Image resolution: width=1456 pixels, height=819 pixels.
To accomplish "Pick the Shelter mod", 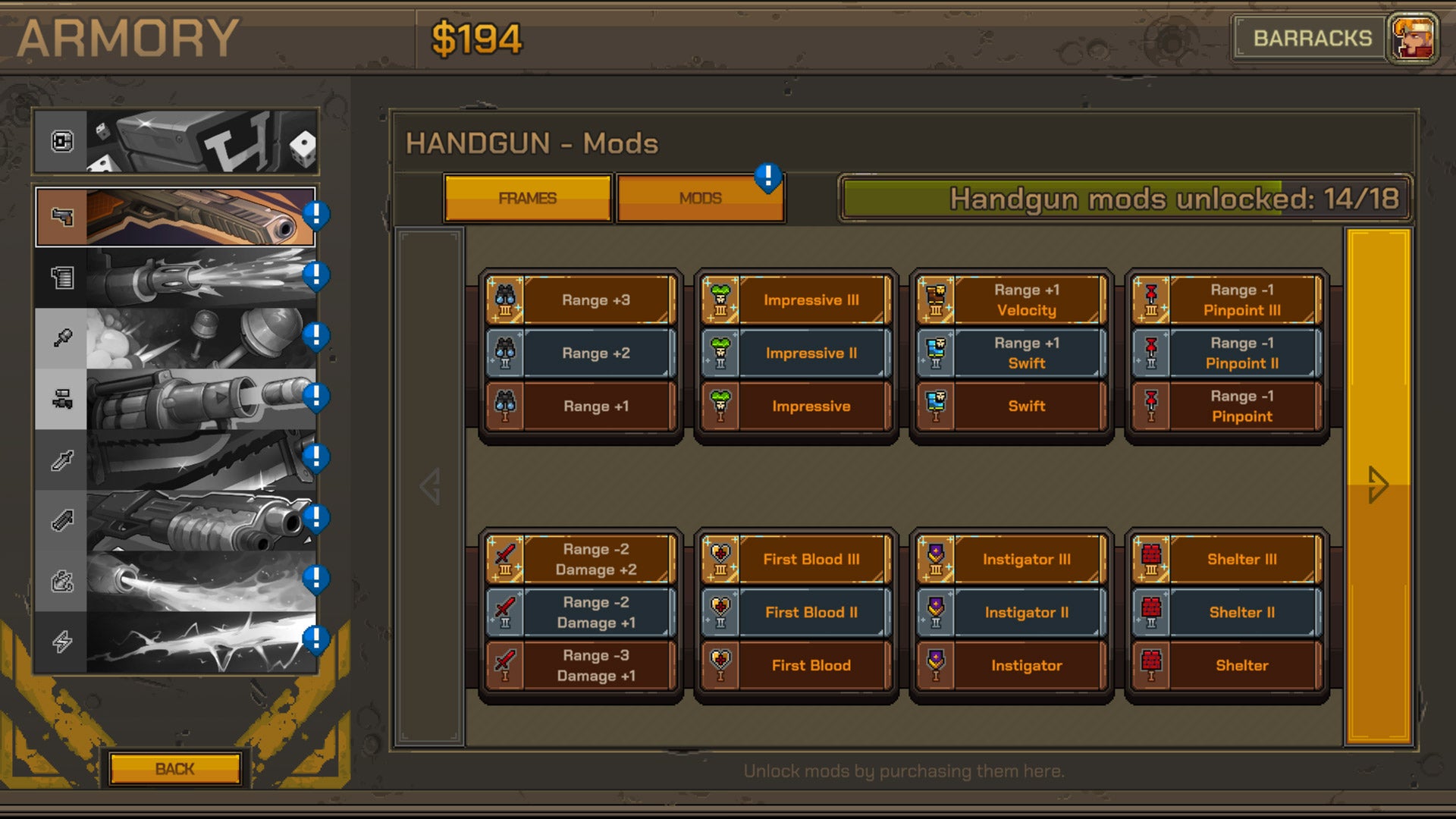I will point(1227,666).
